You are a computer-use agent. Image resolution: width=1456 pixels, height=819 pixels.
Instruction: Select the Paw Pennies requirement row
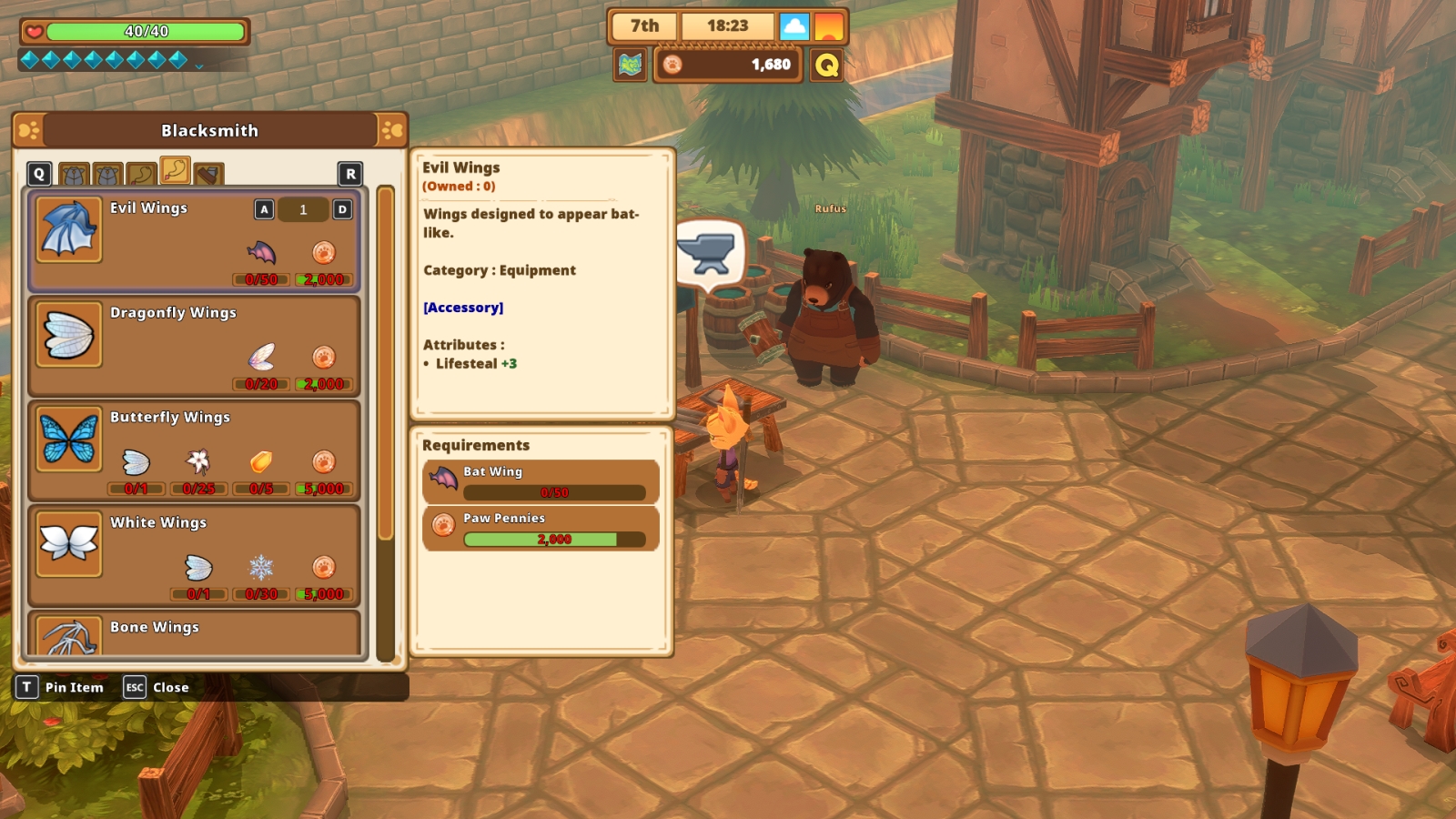pos(541,529)
